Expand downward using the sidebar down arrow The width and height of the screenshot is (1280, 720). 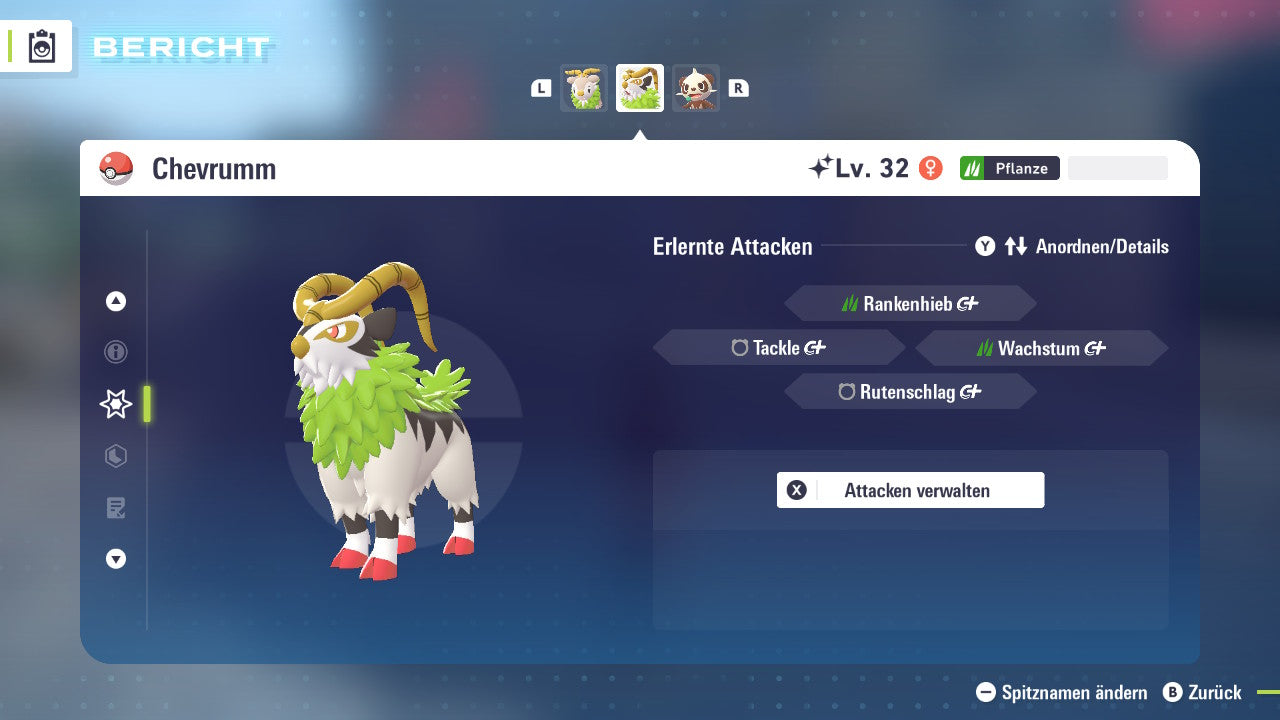(x=115, y=560)
